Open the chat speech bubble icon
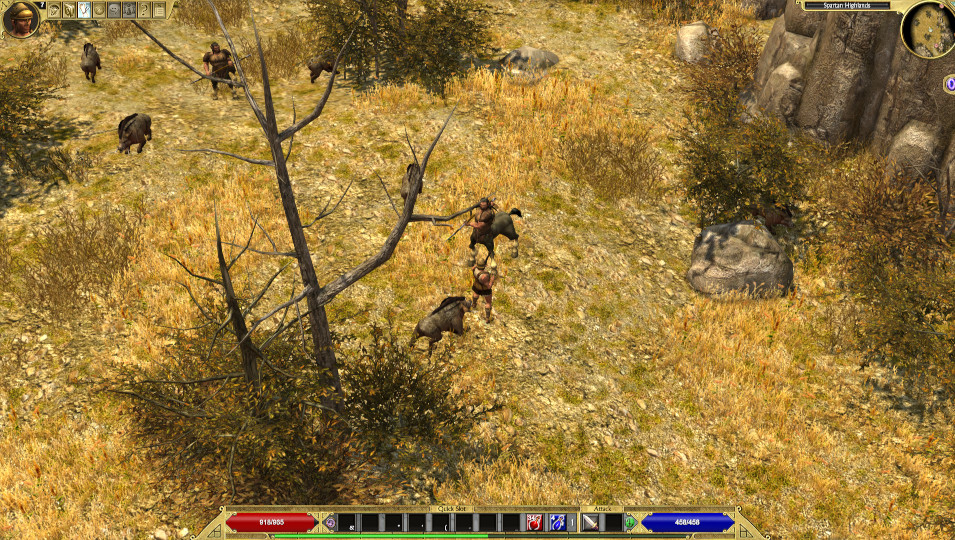Viewport: 955px width, 540px height. [x=114, y=10]
